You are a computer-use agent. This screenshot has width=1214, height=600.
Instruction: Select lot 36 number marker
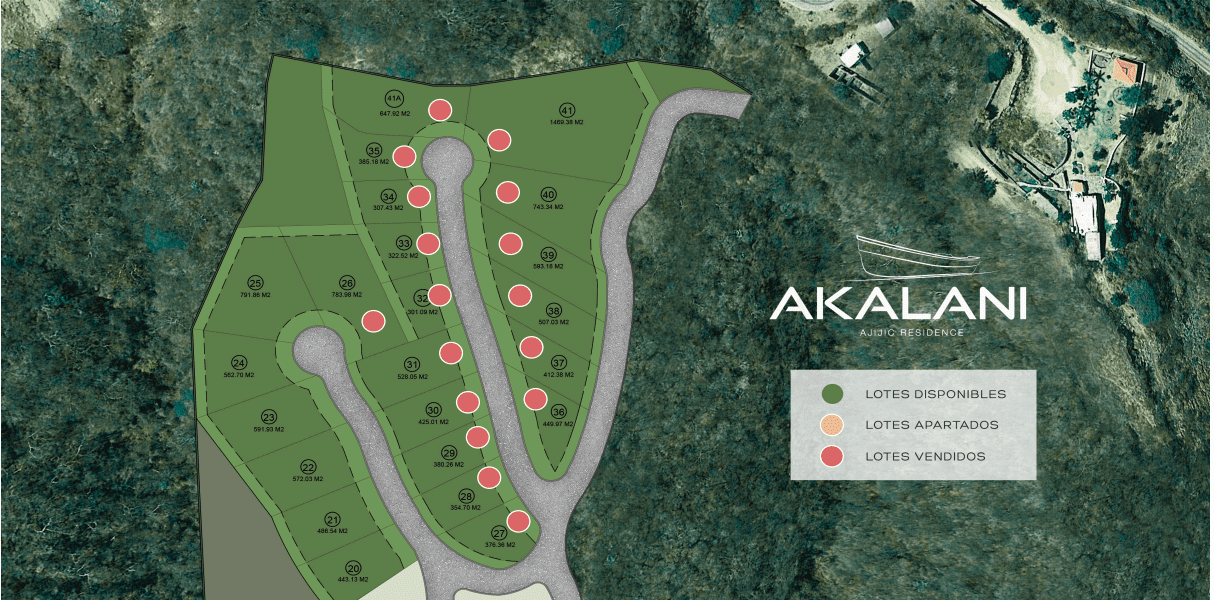click(558, 411)
